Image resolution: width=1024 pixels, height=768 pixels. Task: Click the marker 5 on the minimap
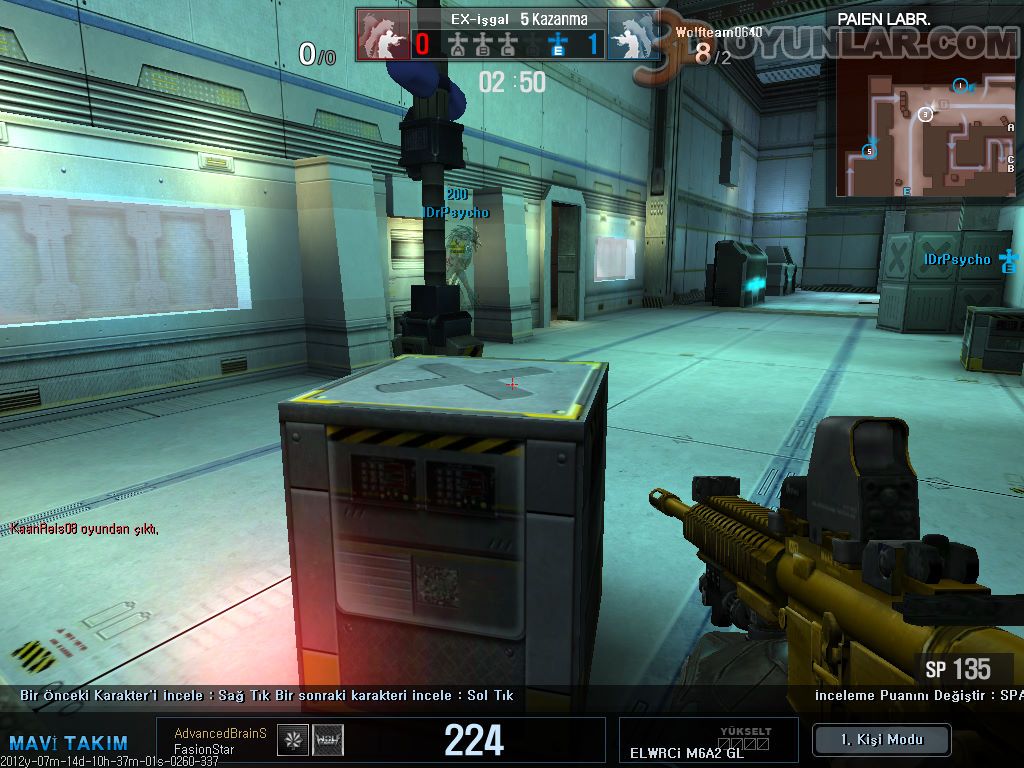click(869, 151)
